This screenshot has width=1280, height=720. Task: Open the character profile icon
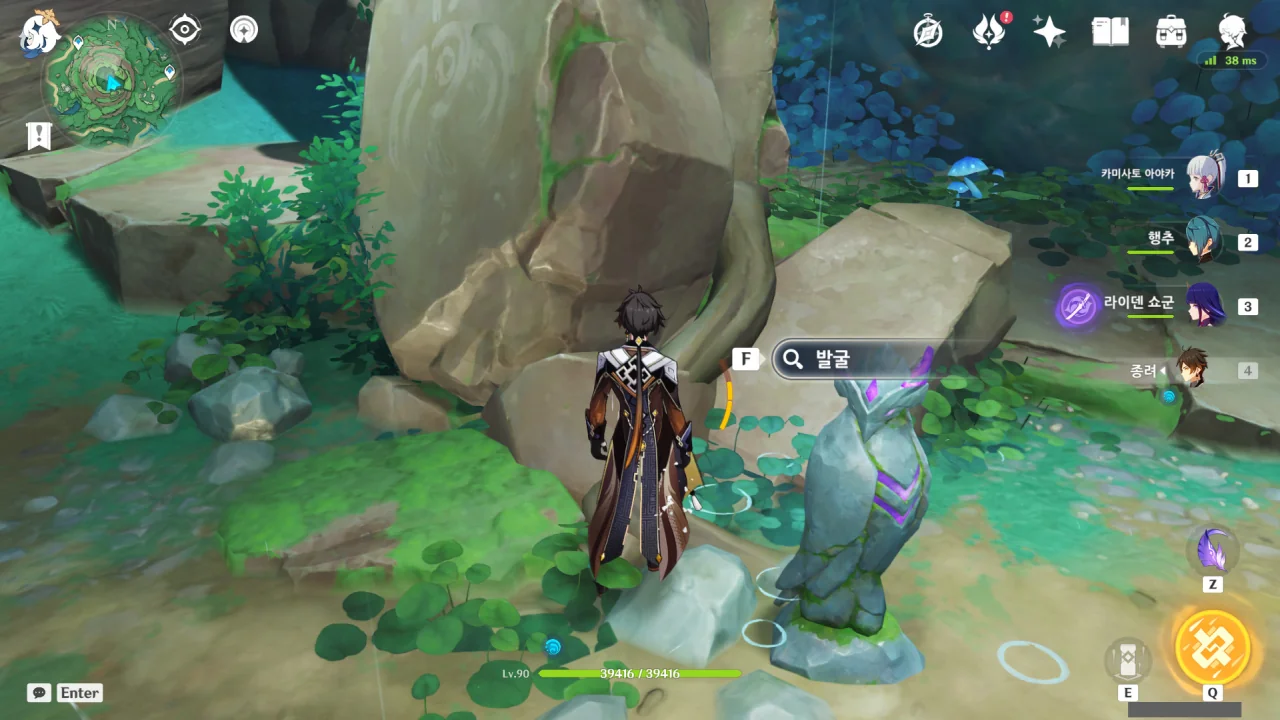[x=1232, y=32]
